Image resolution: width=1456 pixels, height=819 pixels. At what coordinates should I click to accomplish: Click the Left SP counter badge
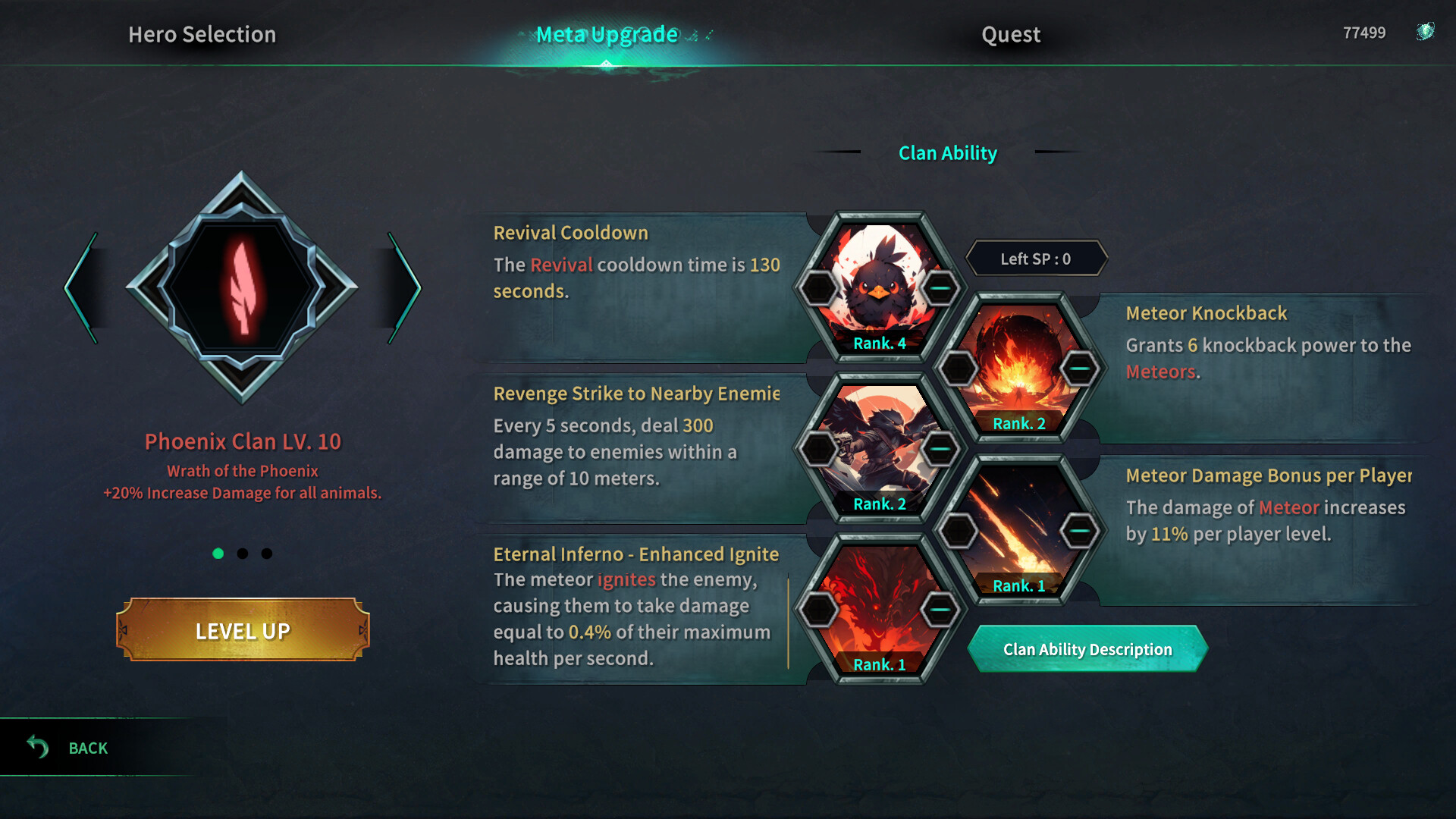point(1036,258)
